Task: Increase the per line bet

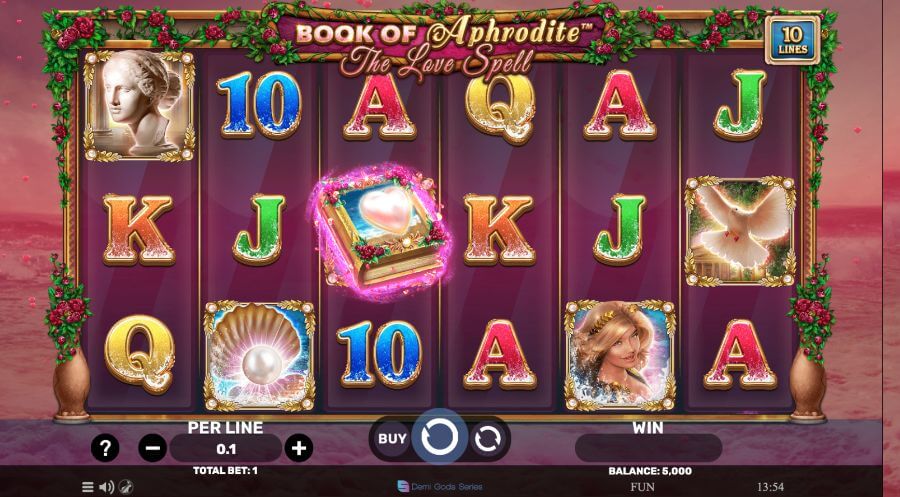Action: pos(298,447)
